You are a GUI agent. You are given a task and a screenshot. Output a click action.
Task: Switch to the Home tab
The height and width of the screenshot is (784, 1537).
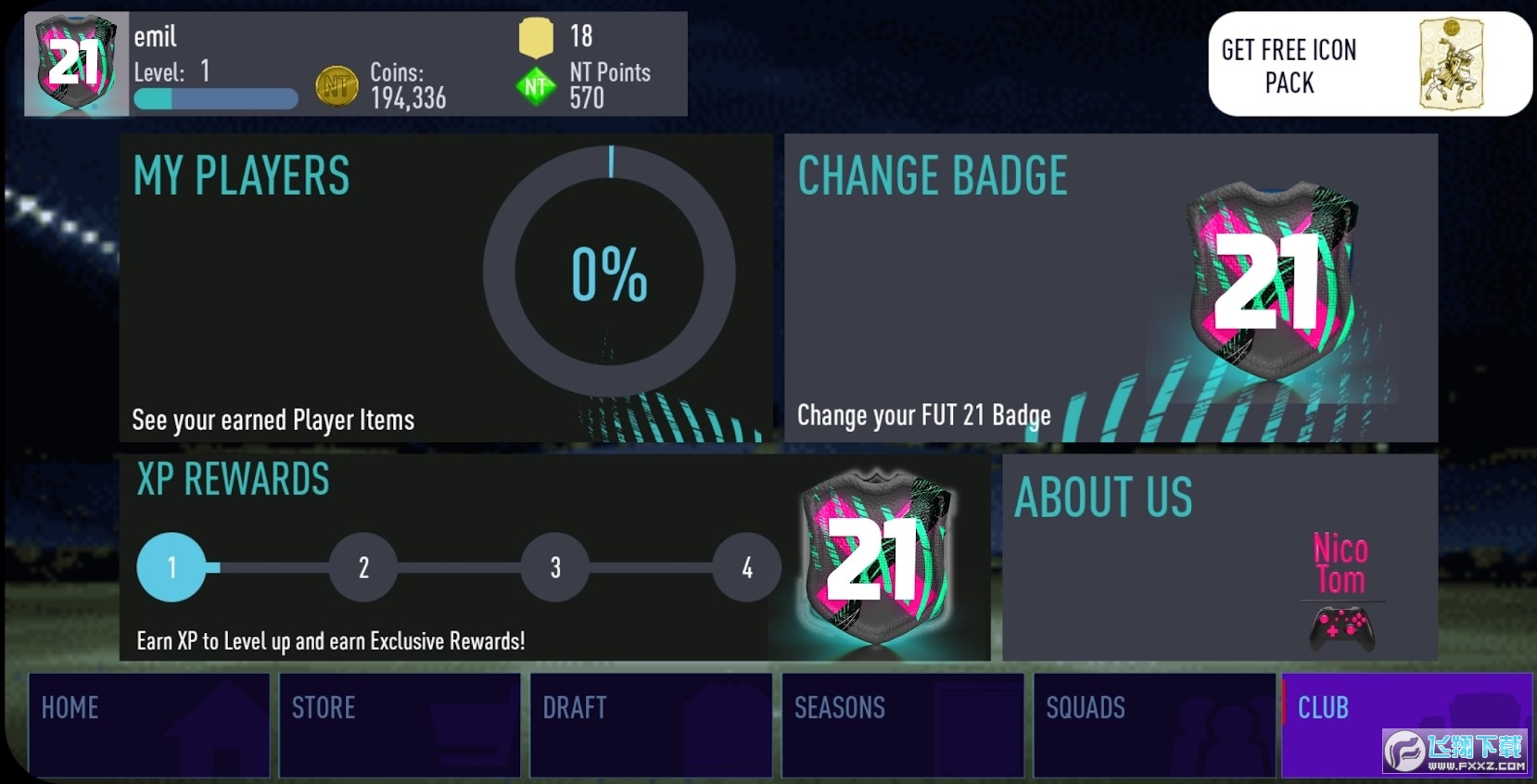coord(148,725)
